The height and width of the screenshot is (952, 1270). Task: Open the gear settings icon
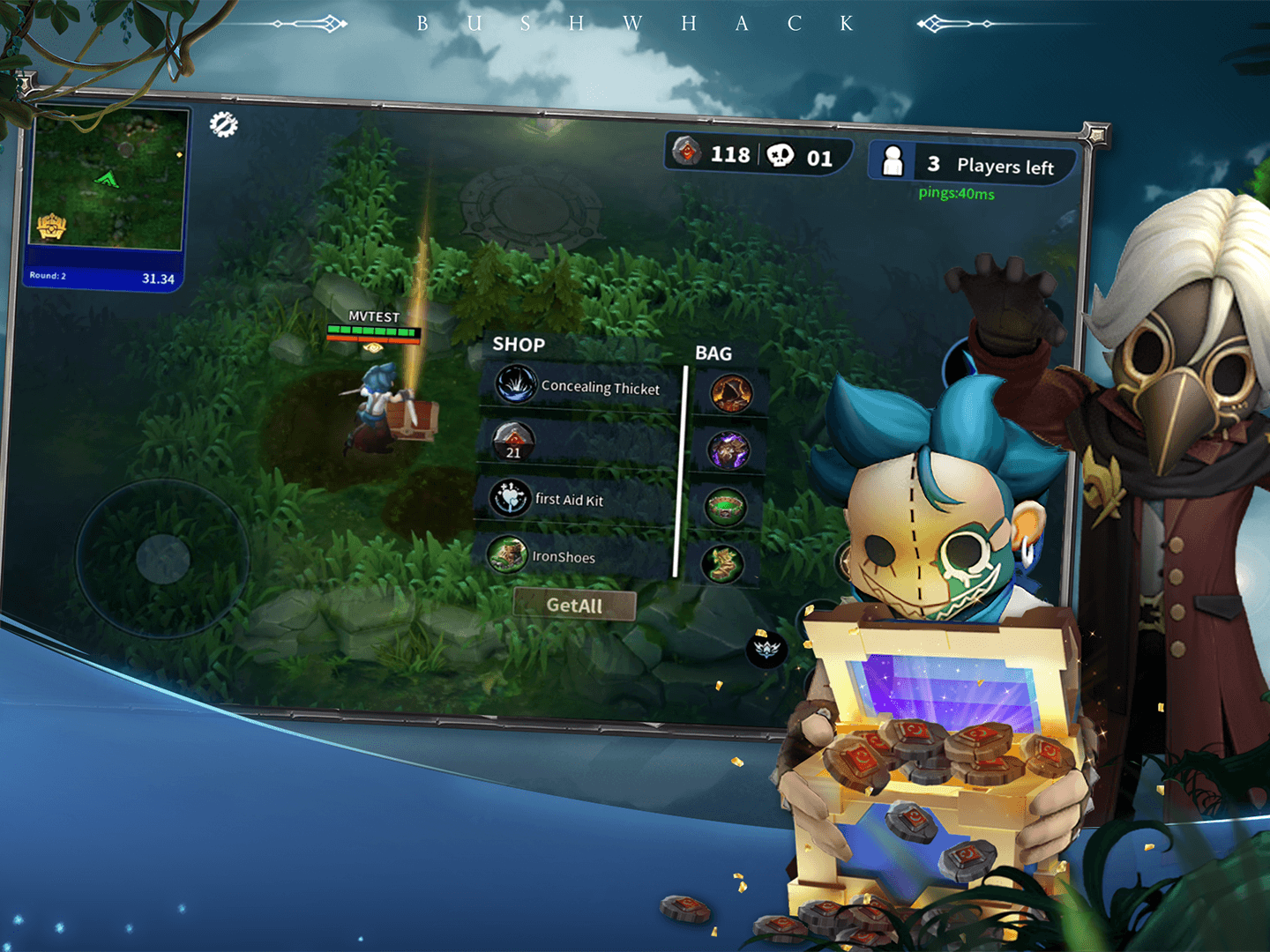tap(223, 124)
